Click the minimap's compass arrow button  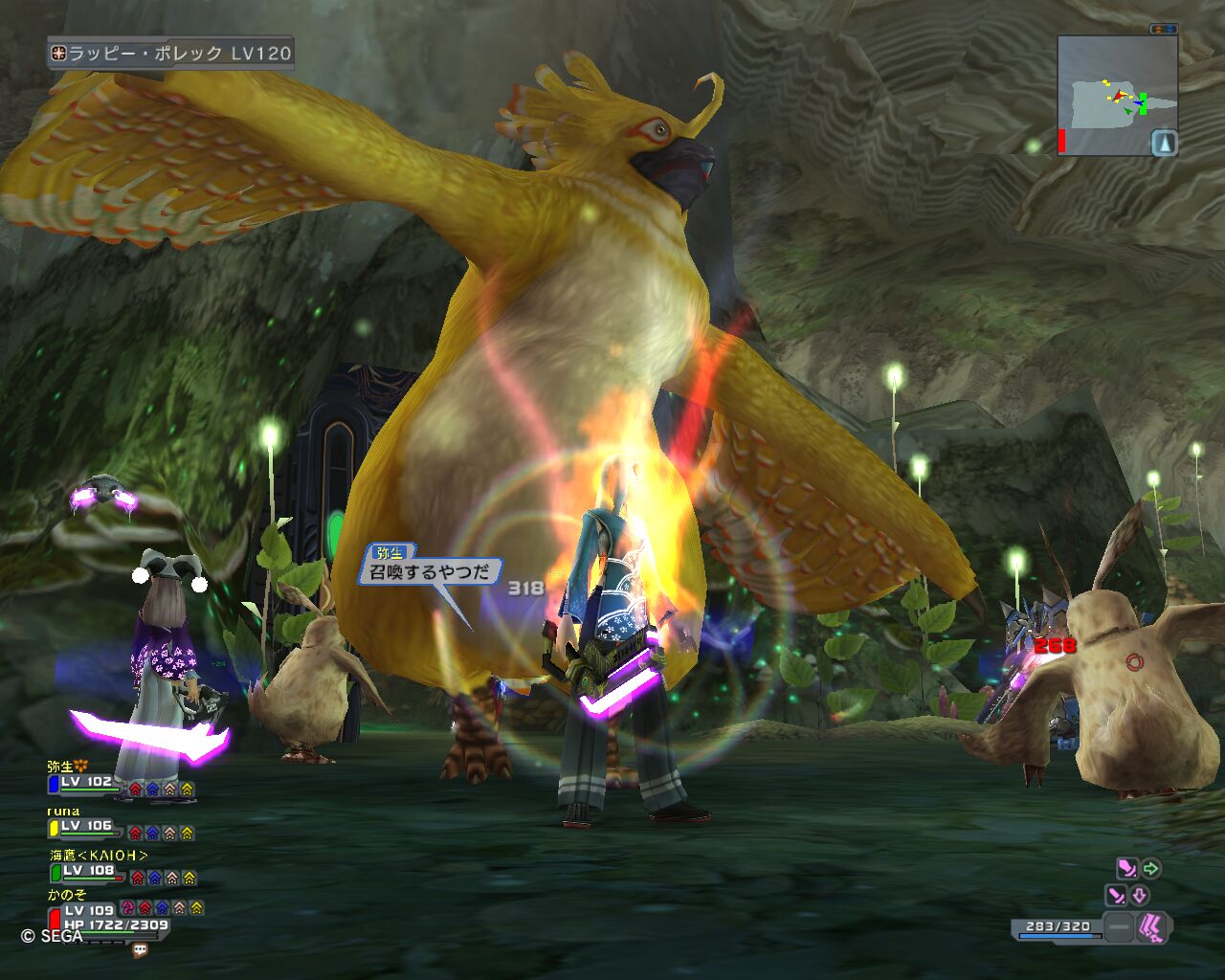1164,143
